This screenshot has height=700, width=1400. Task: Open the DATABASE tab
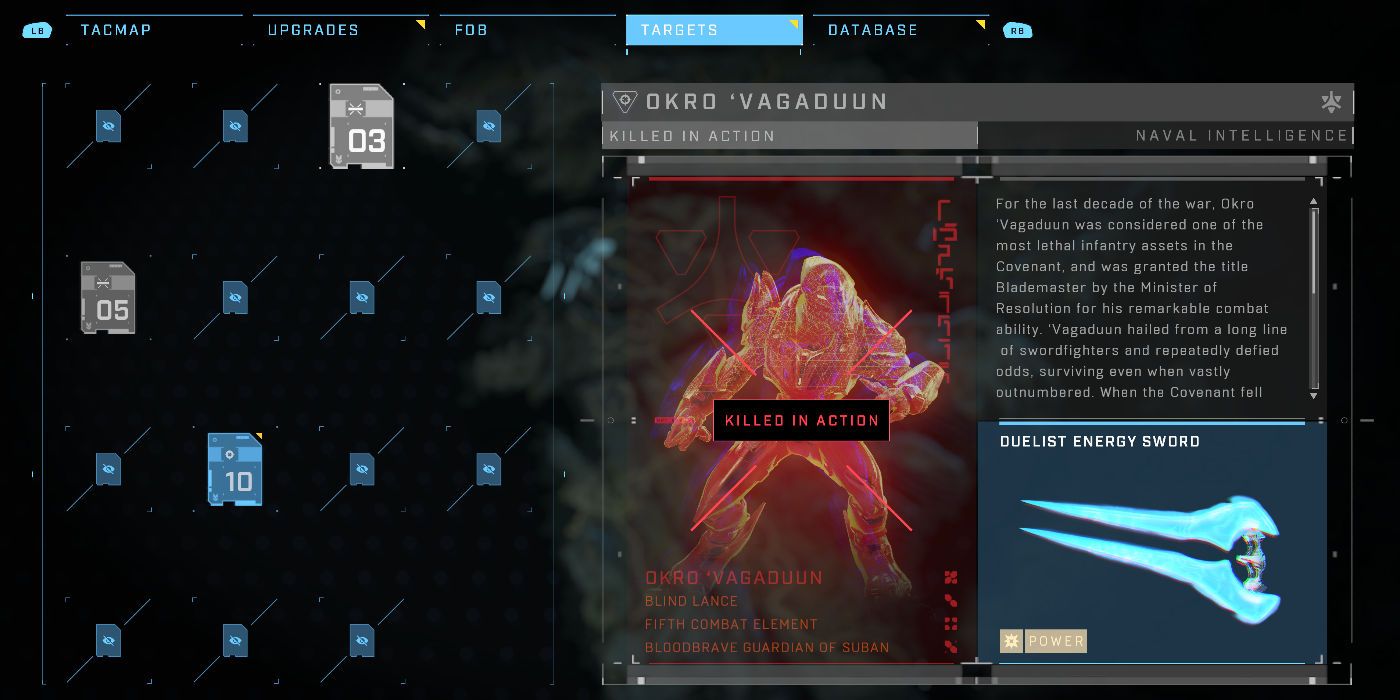pyautogui.click(x=872, y=30)
